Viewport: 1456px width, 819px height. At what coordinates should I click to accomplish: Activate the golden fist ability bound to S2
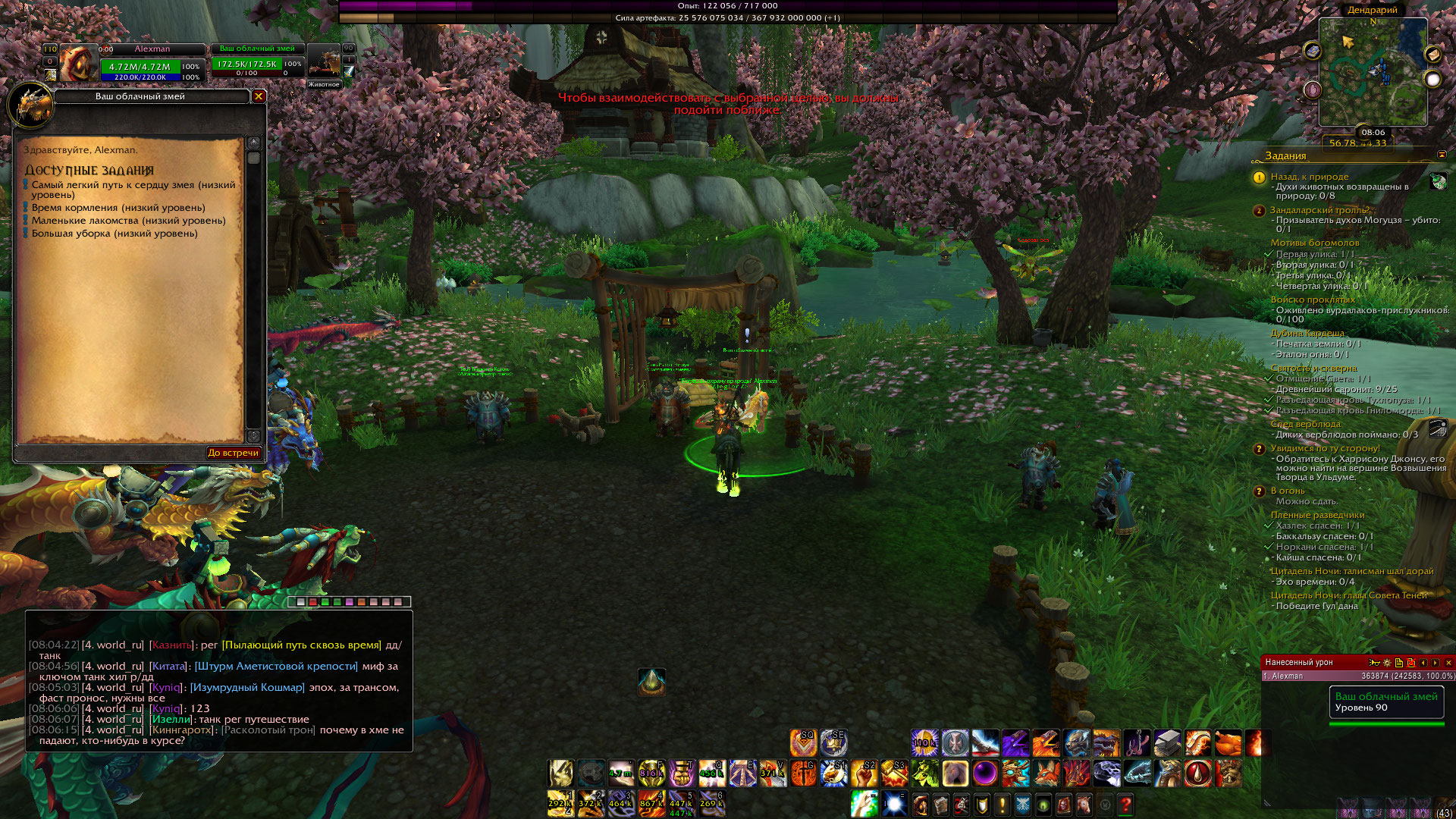tap(864, 773)
